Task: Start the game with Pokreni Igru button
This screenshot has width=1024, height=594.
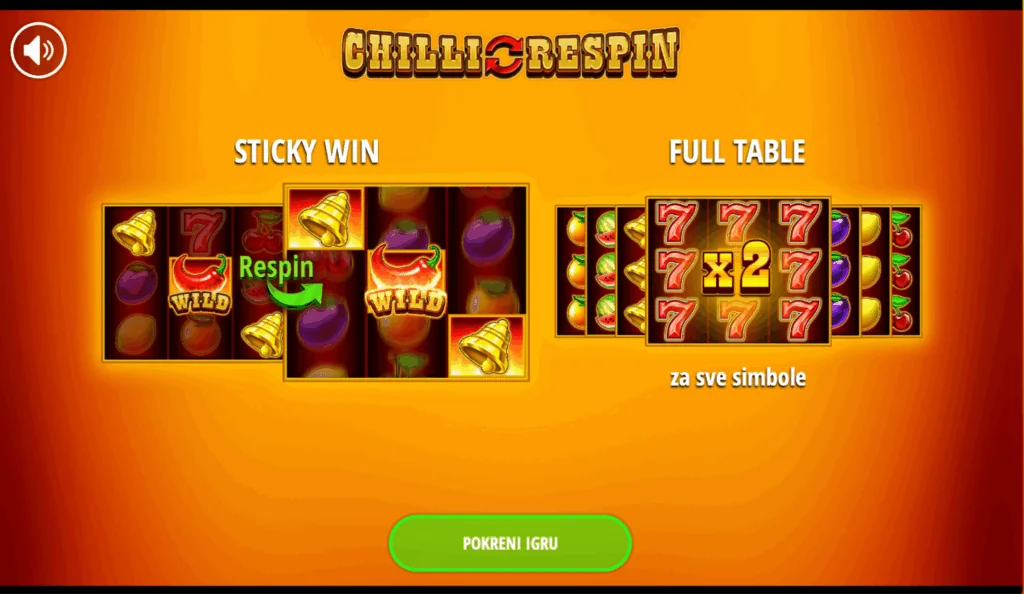Action: [510, 544]
